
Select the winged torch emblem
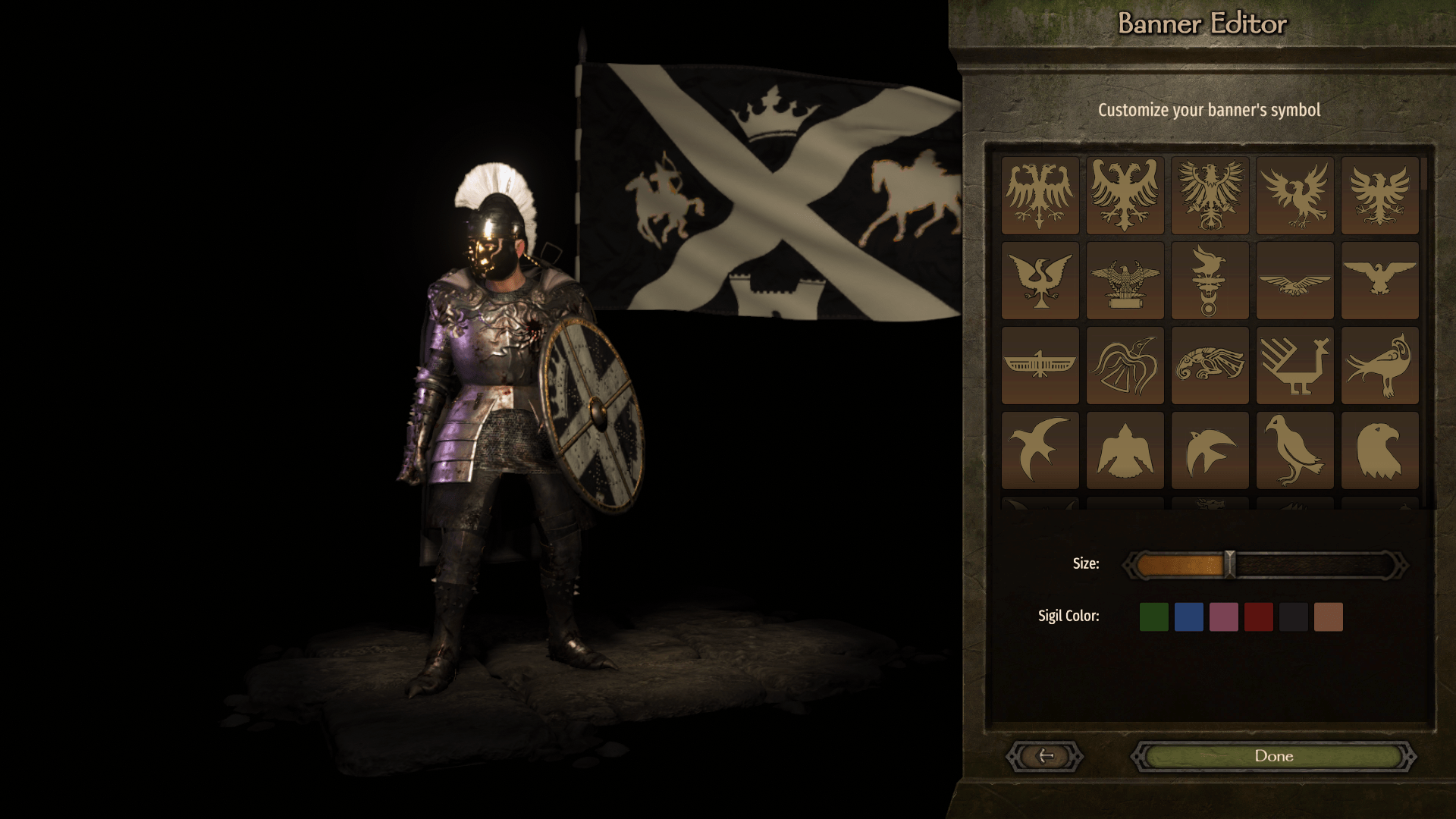click(1210, 282)
